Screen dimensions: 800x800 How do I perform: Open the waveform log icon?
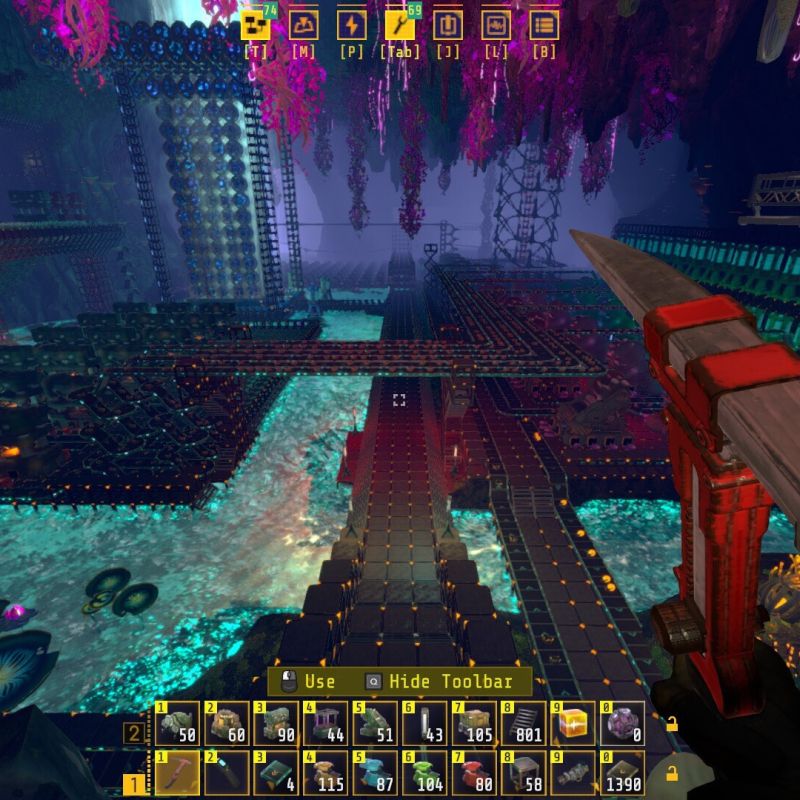(496, 25)
